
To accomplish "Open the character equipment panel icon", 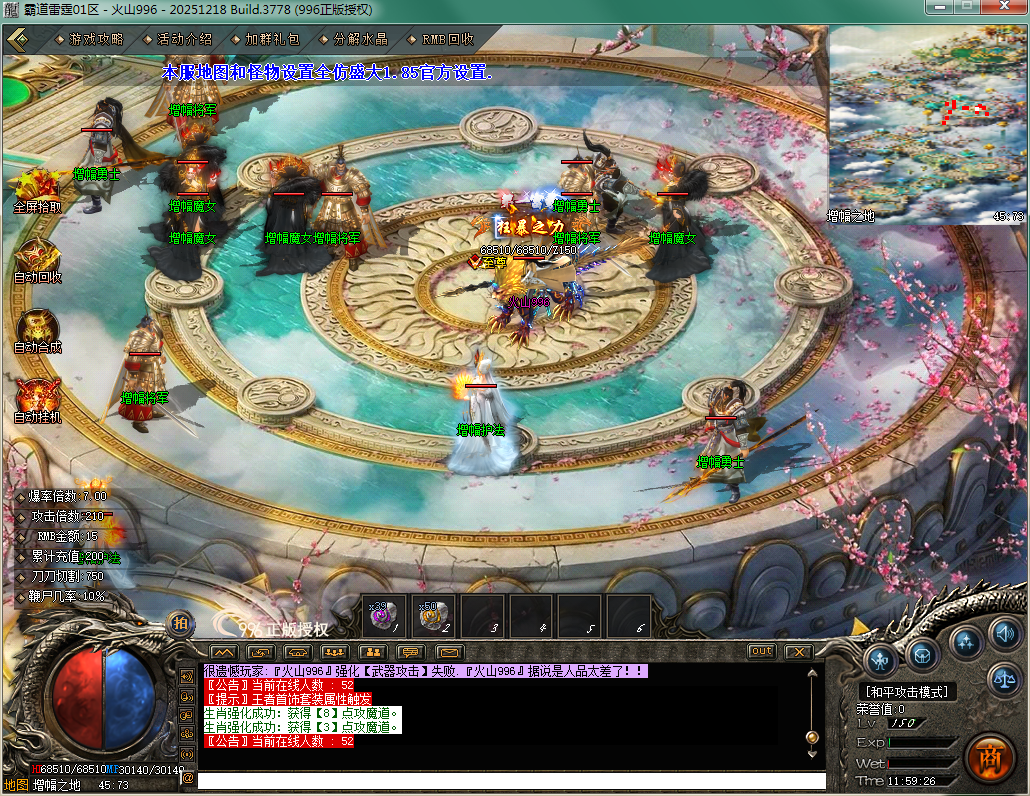I will [x=881, y=658].
